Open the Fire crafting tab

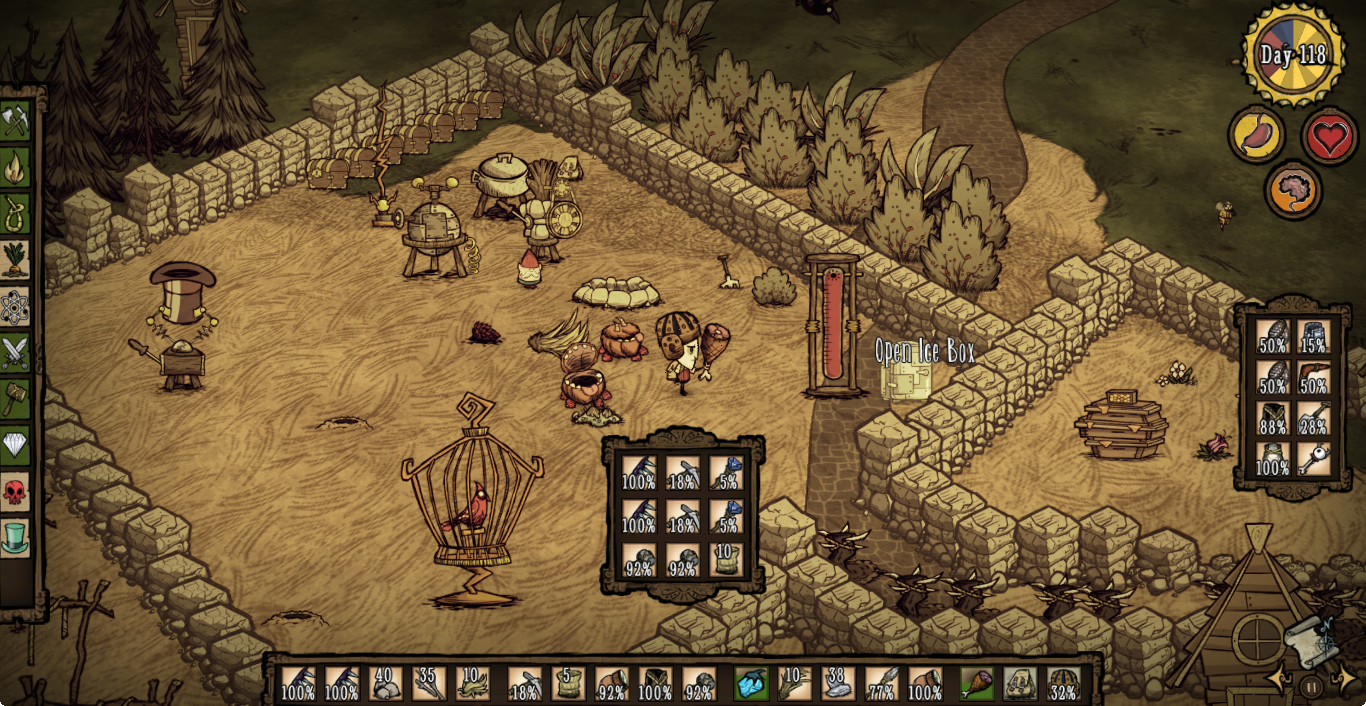[x=15, y=167]
